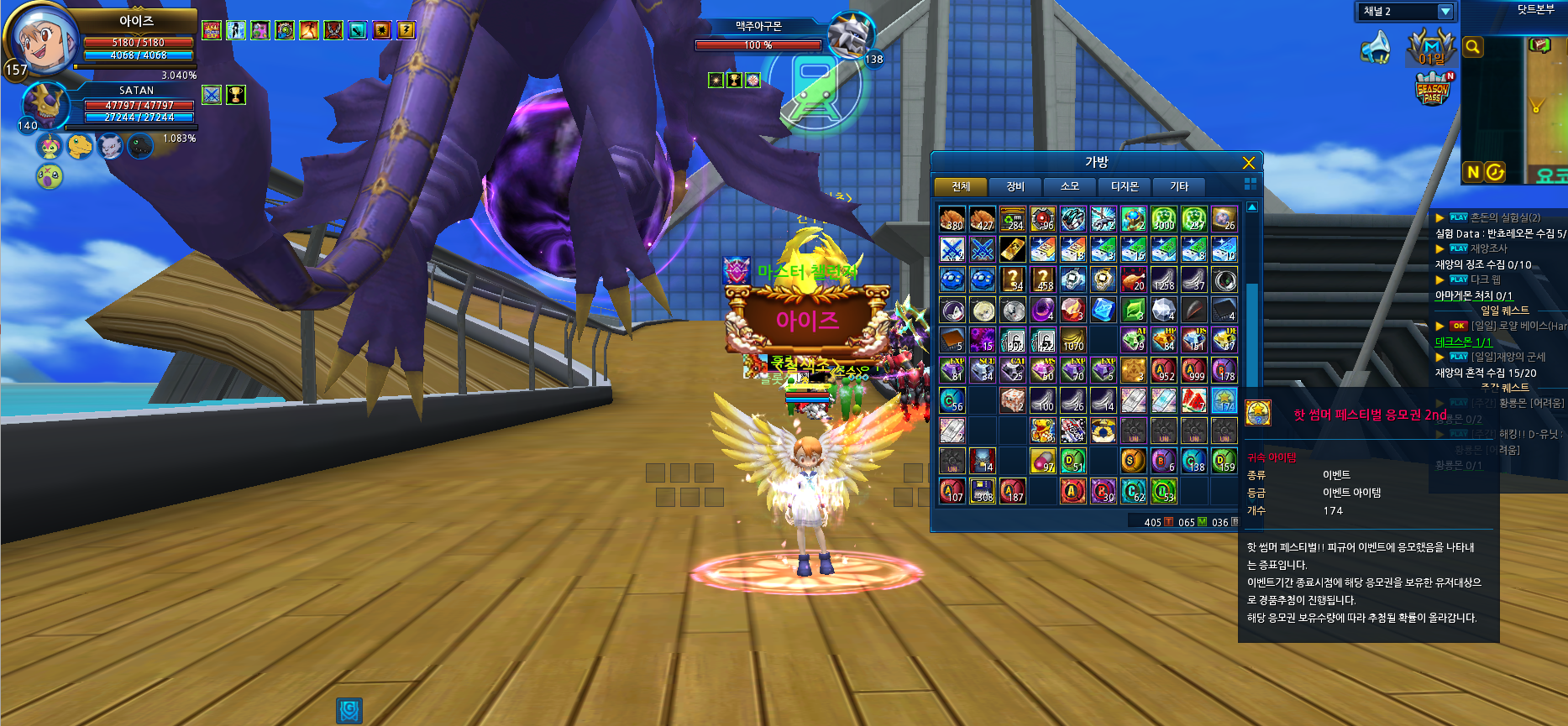The height and width of the screenshot is (726, 1568).
Task: Click the pink capsule item slot
Action: click(x=1043, y=461)
